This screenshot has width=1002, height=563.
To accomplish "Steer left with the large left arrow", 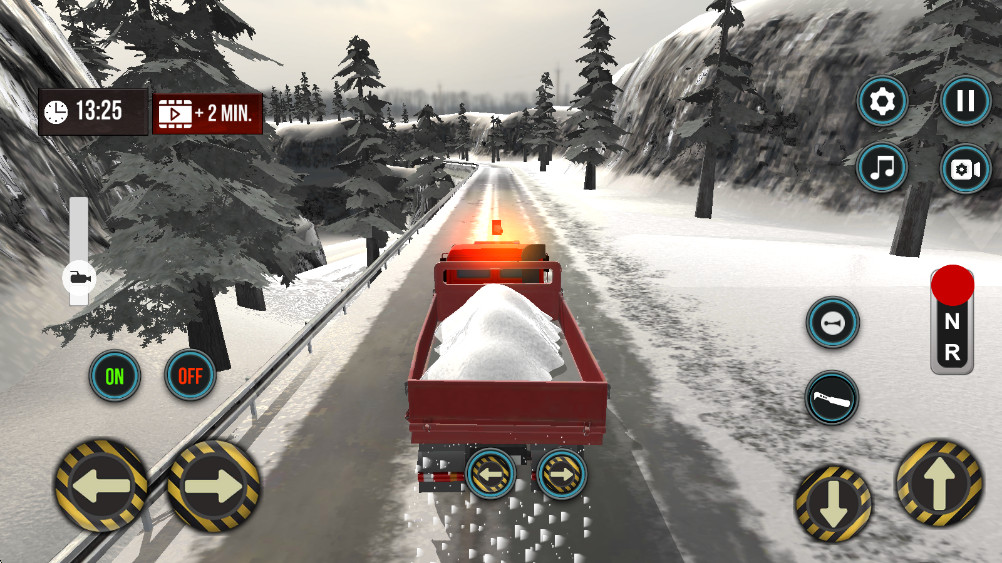I will click(101, 486).
